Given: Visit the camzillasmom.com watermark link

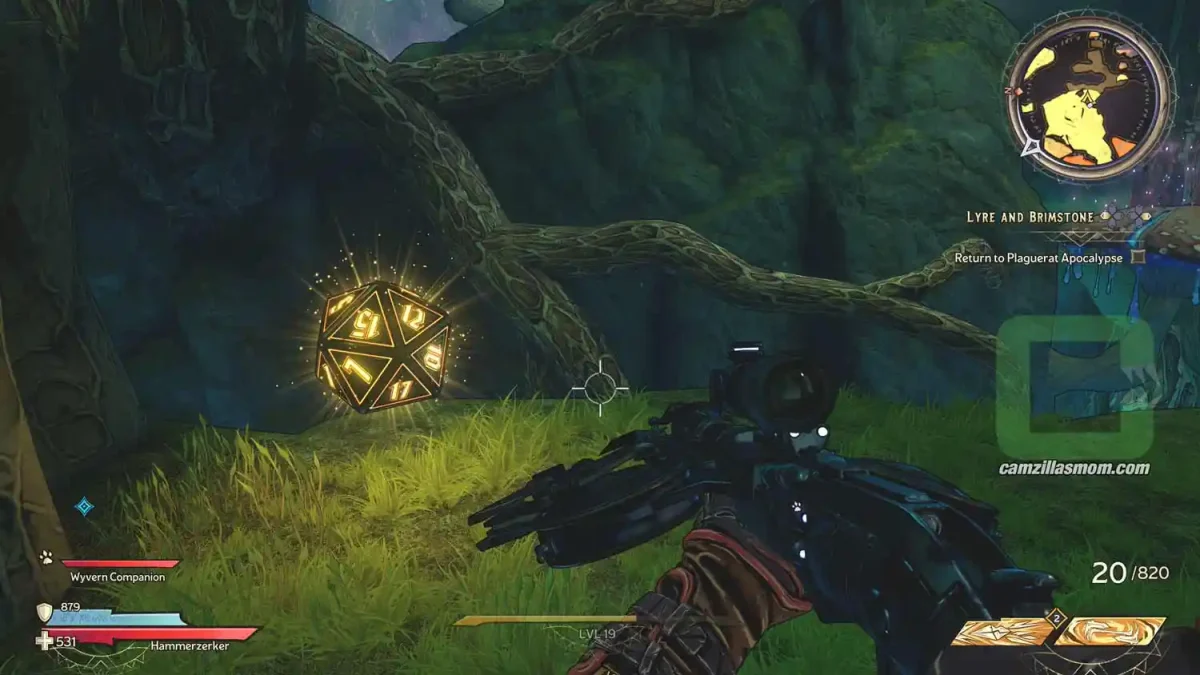Looking at the screenshot, I should coord(1074,468).
